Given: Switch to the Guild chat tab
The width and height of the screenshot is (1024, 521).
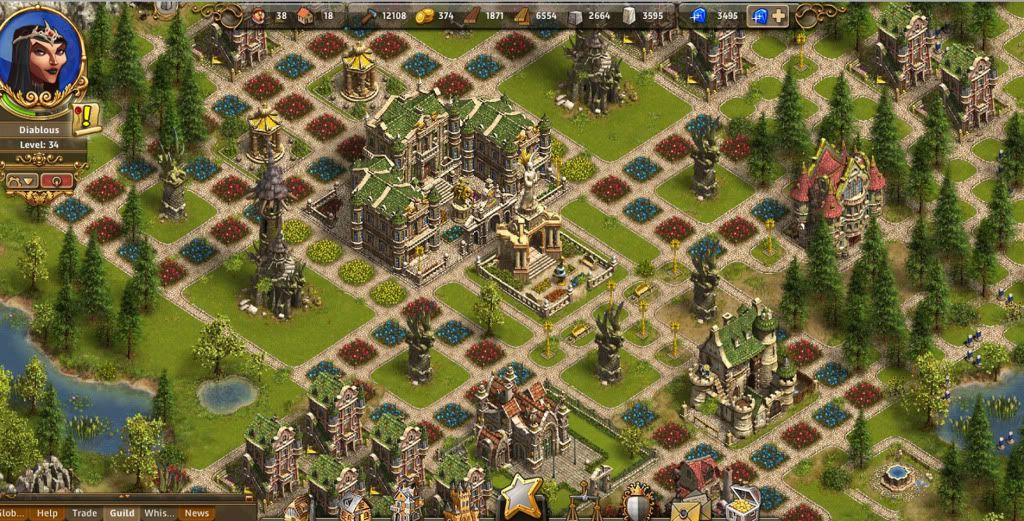Looking at the screenshot, I should (122, 513).
